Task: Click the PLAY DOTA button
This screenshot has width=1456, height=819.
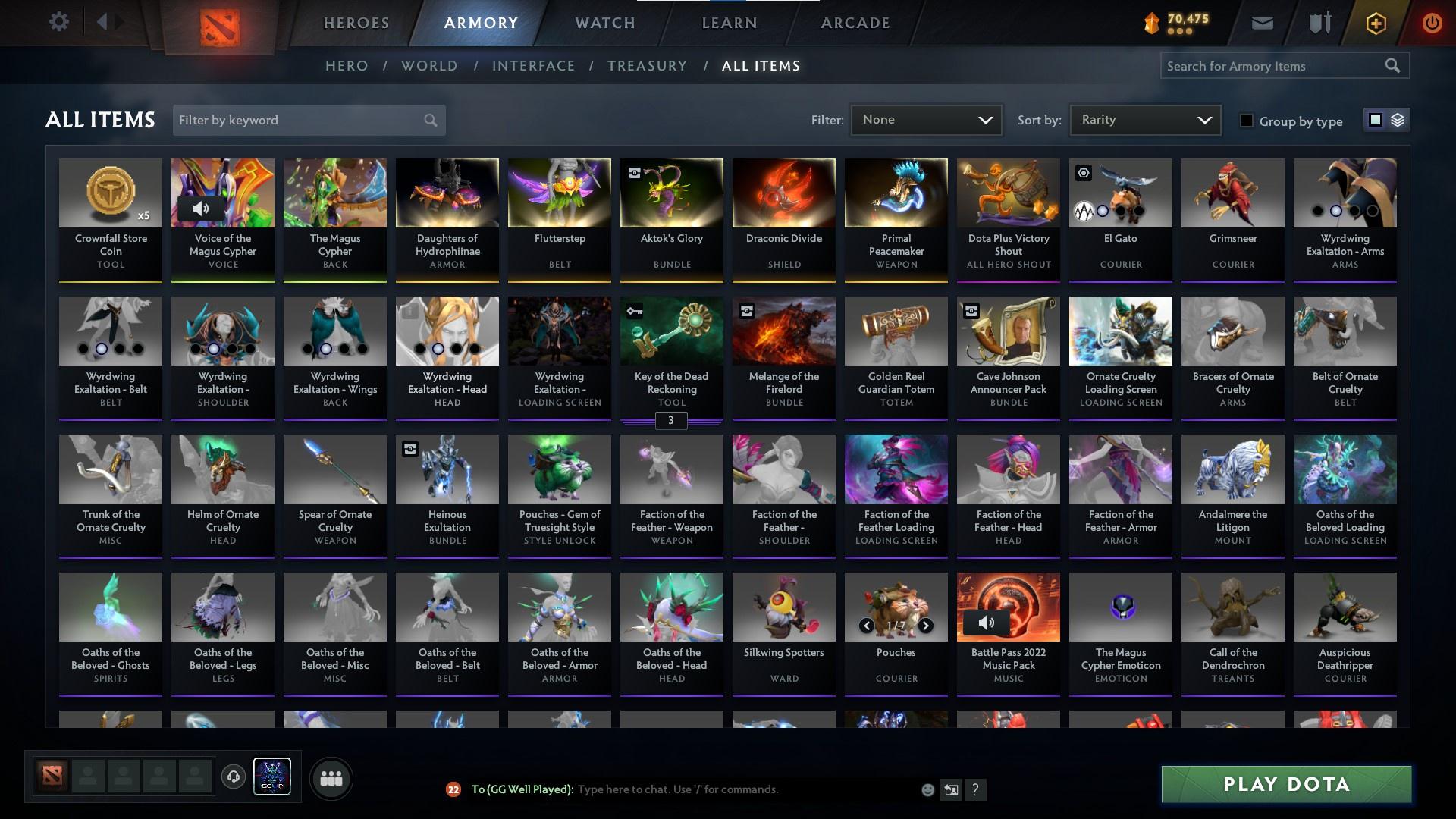Action: point(1285,785)
